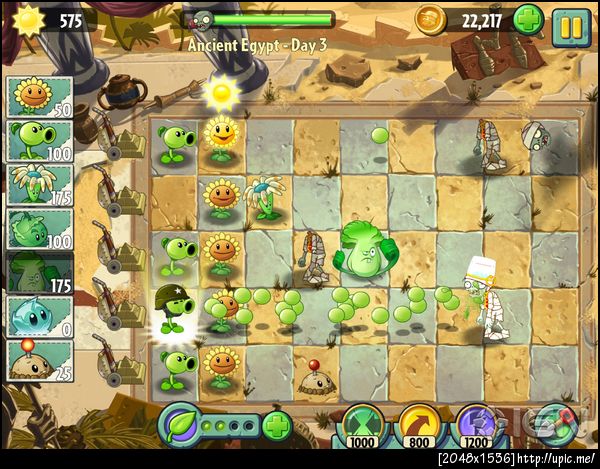This screenshot has width=600, height=469.
Task: Activate the Plant Food leaf icon
Action: click(x=181, y=426)
